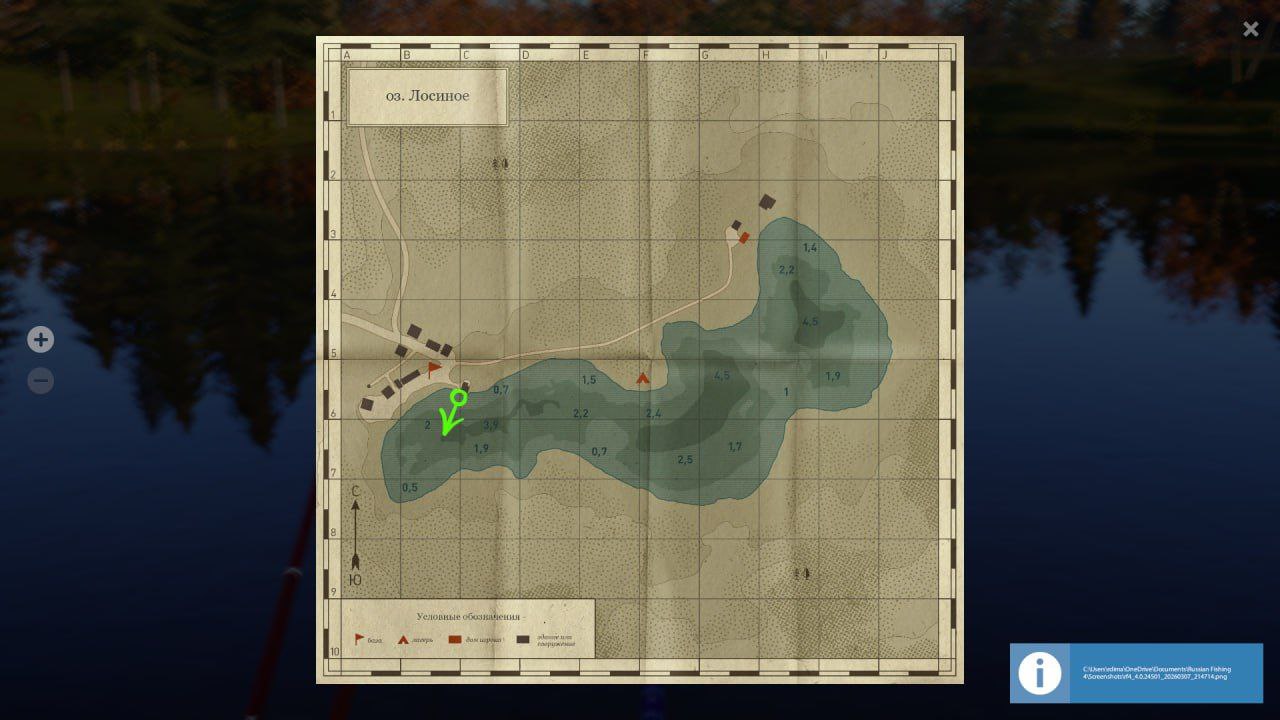Close the map with the X button
The height and width of the screenshot is (720, 1280).
click(x=1250, y=29)
